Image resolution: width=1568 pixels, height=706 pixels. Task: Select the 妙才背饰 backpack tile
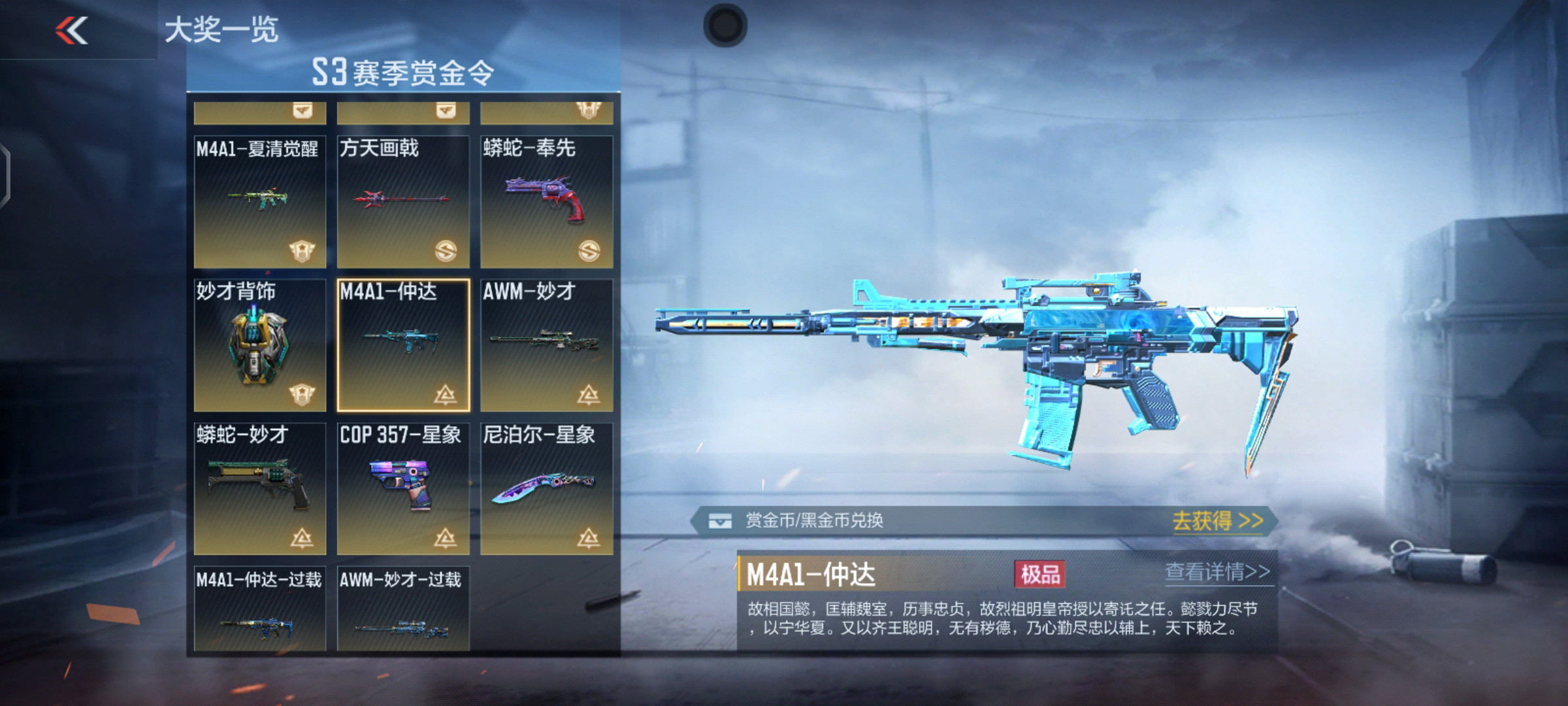[x=259, y=345]
